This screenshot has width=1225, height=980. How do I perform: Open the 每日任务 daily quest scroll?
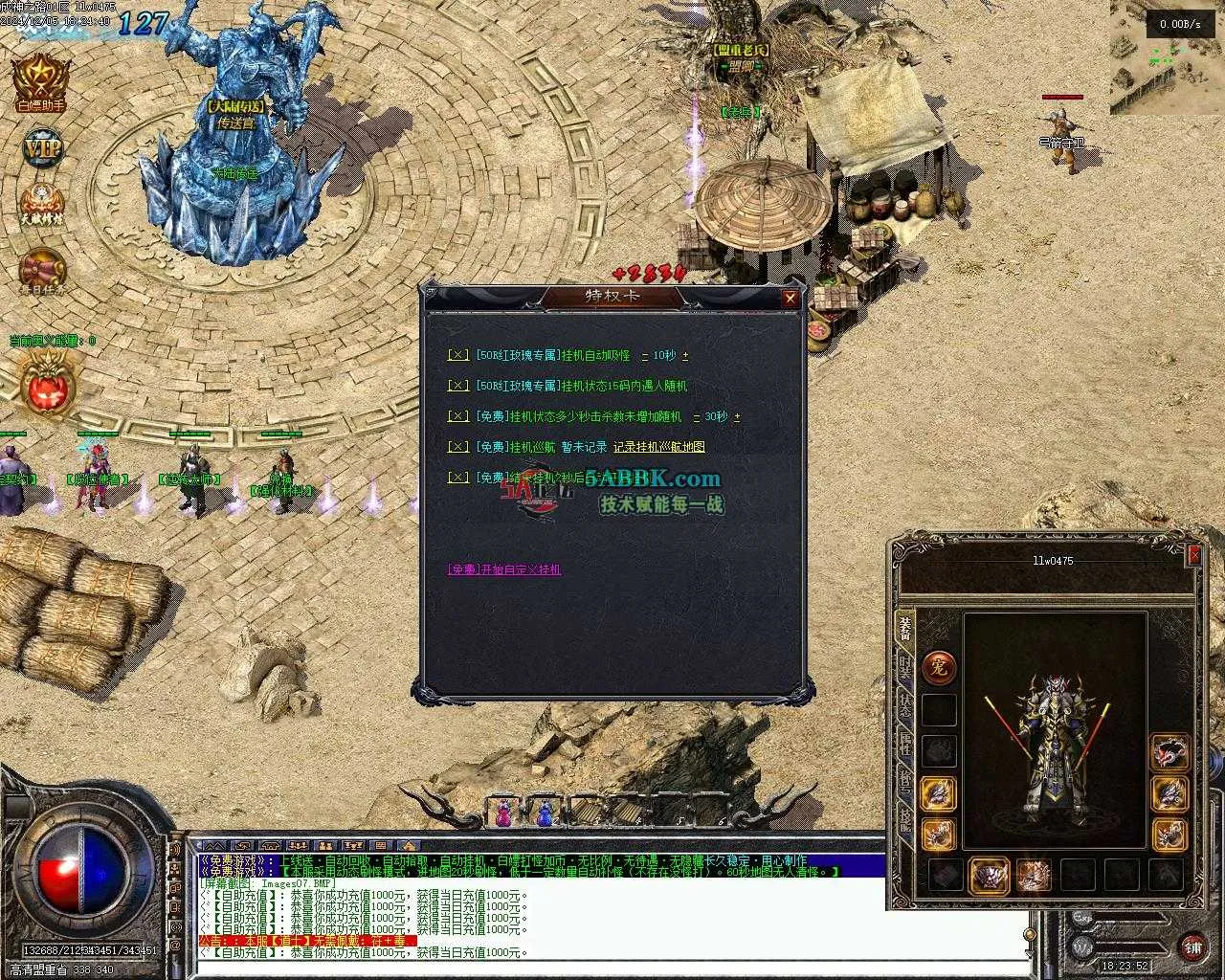42,272
